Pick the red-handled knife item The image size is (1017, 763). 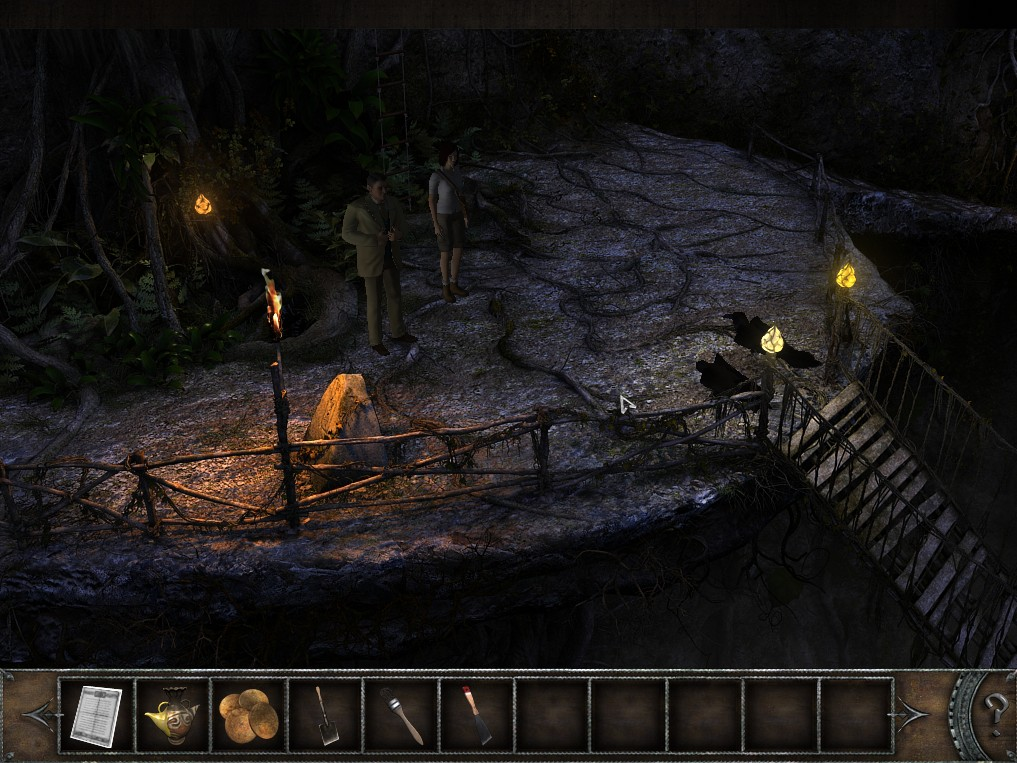click(x=477, y=716)
